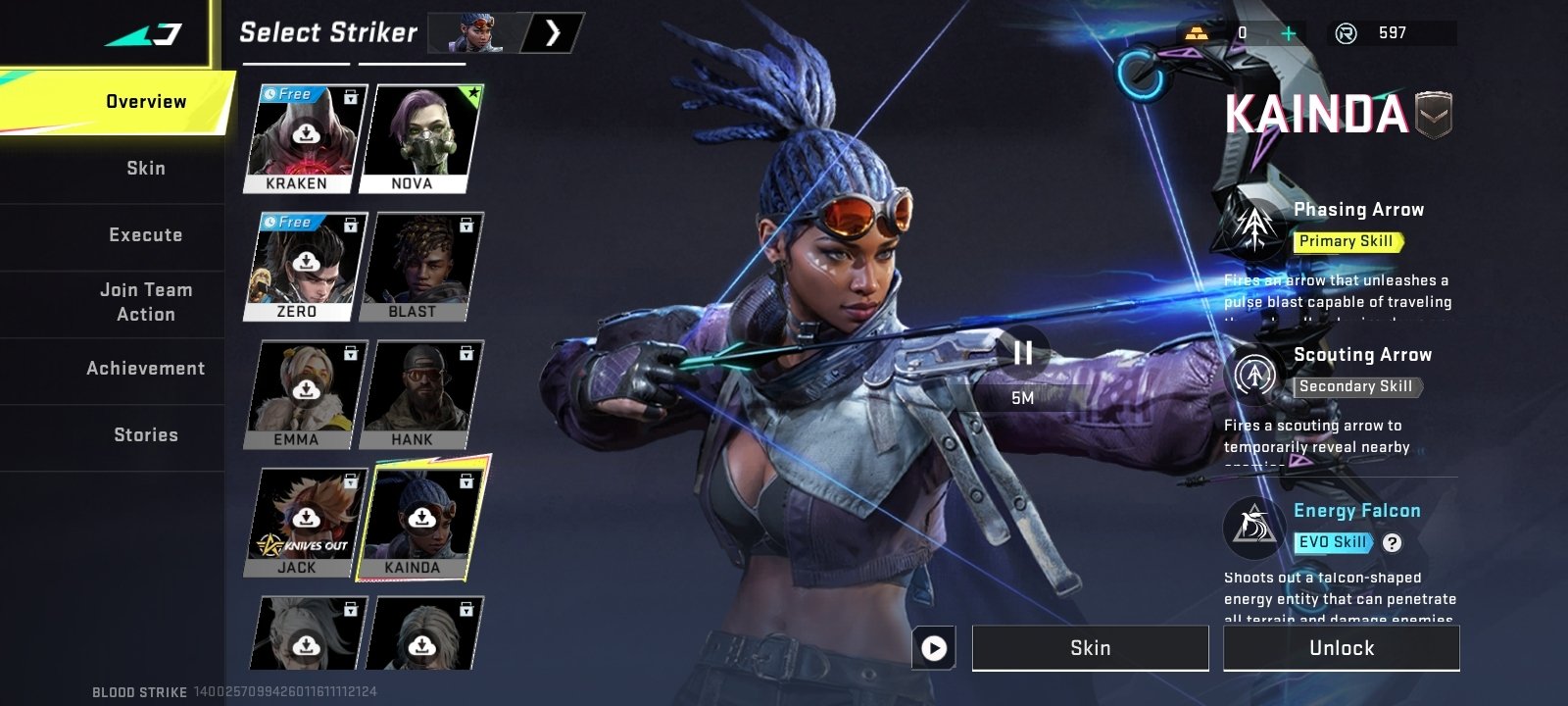Play the striker preview video
Image resolution: width=1568 pixels, height=706 pixels.
933,648
